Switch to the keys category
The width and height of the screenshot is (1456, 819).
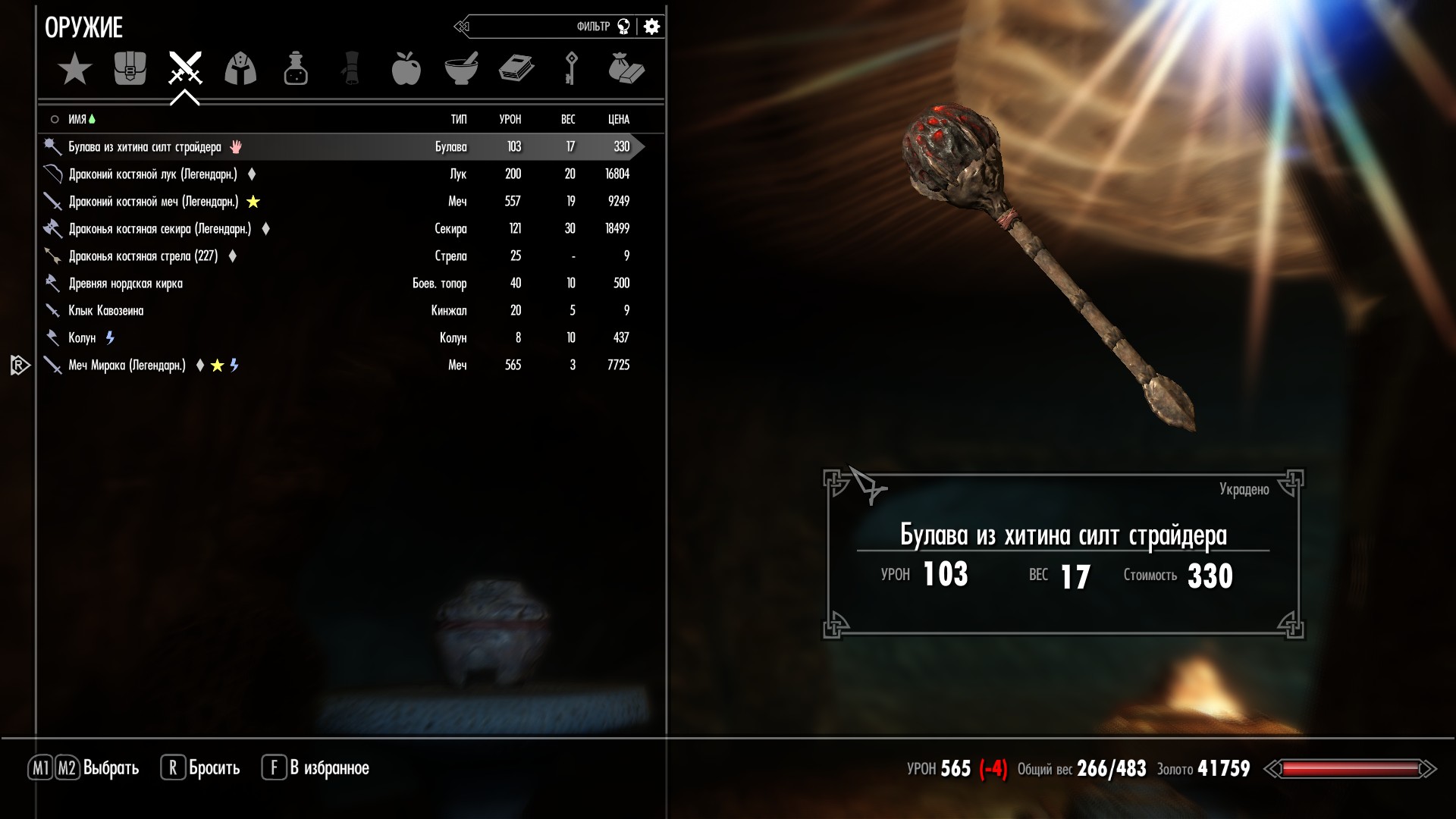coord(571,69)
